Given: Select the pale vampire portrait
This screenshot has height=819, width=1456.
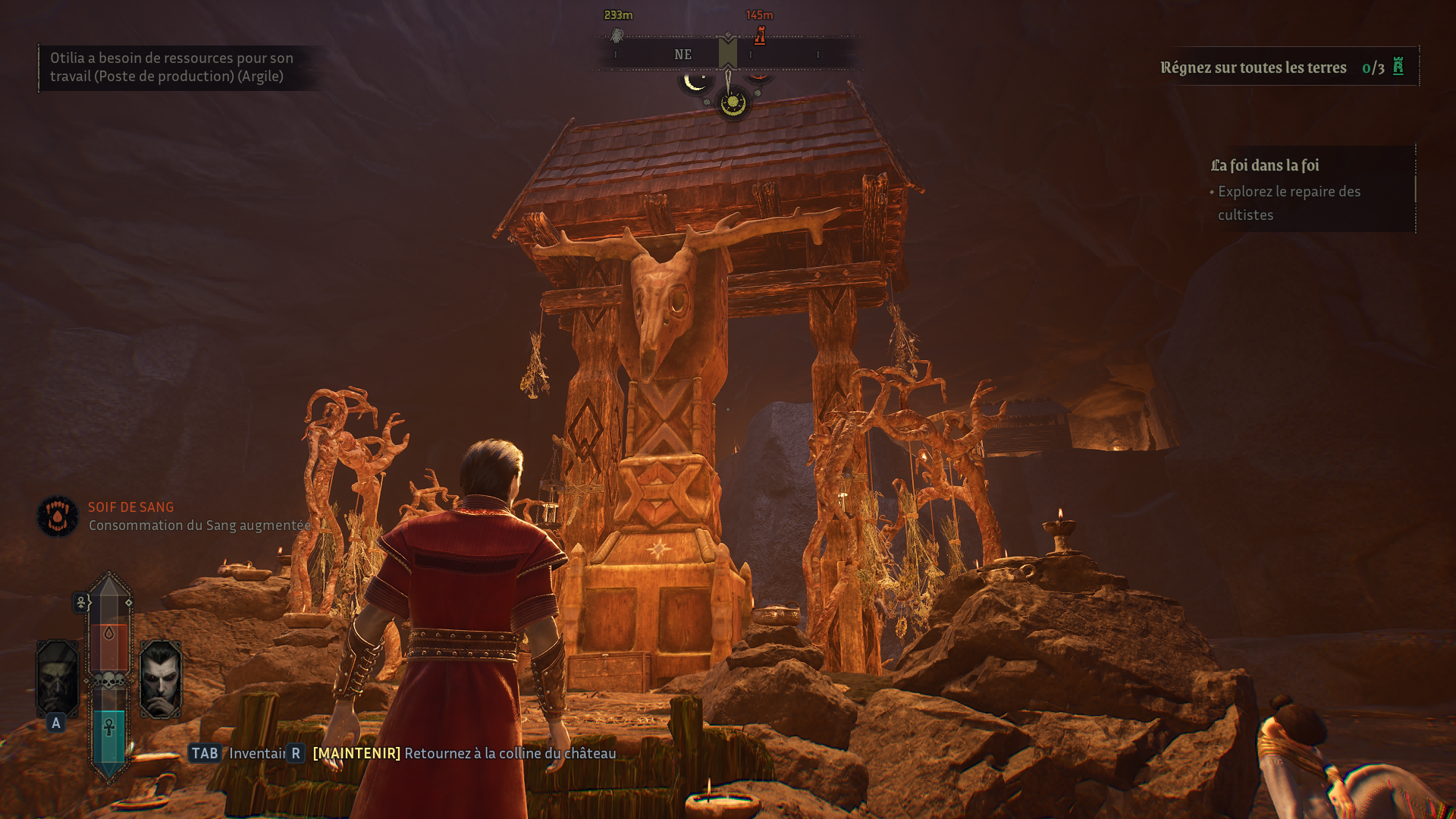Looking at the screenshot, I should tap(160, 679).
